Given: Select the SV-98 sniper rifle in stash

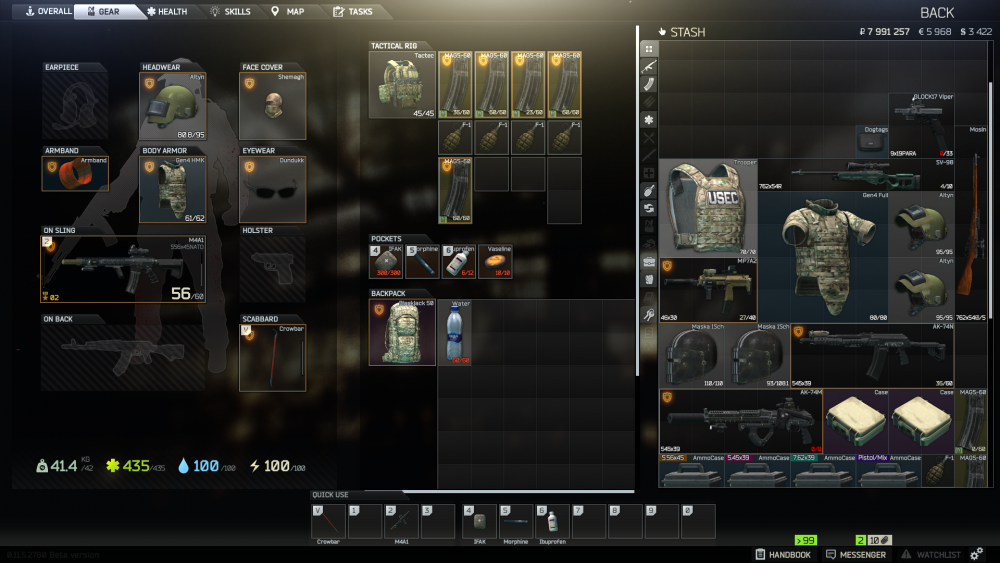Looking at the screenshot, I should pyautogui.click(x=855, y=172).
